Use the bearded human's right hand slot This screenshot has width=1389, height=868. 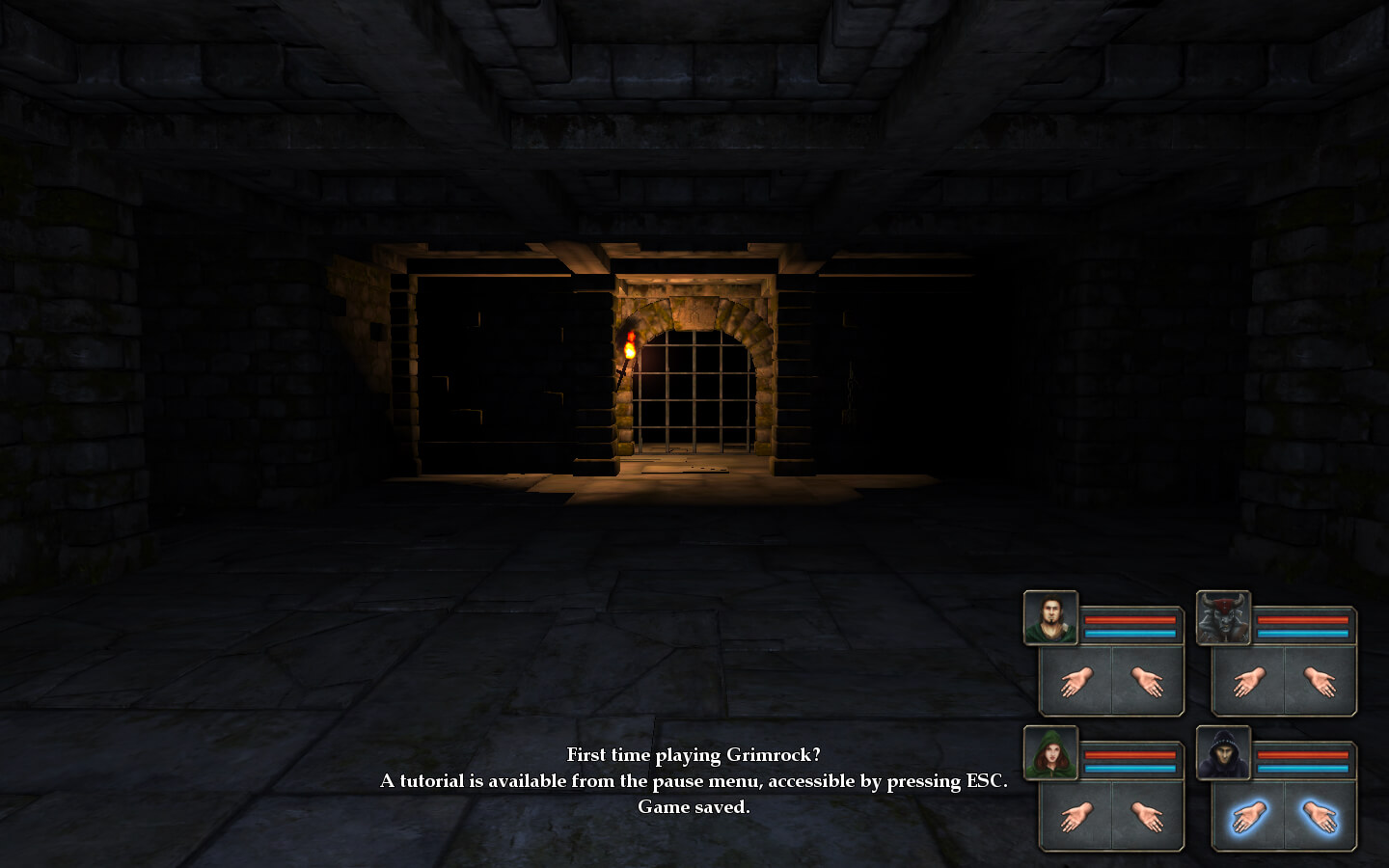[1148, 682]
